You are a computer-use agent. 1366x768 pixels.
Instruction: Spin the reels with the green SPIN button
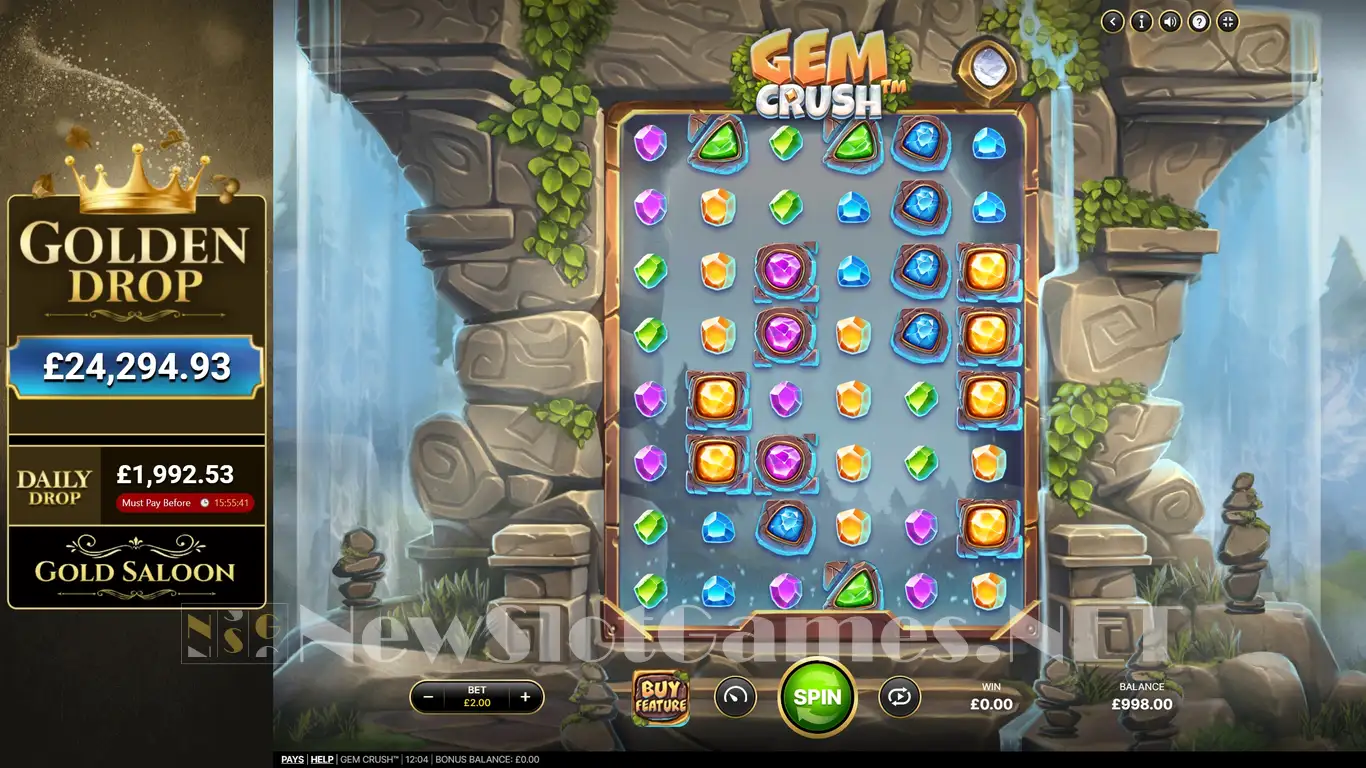pyautogui.click(x=817, y=697)
